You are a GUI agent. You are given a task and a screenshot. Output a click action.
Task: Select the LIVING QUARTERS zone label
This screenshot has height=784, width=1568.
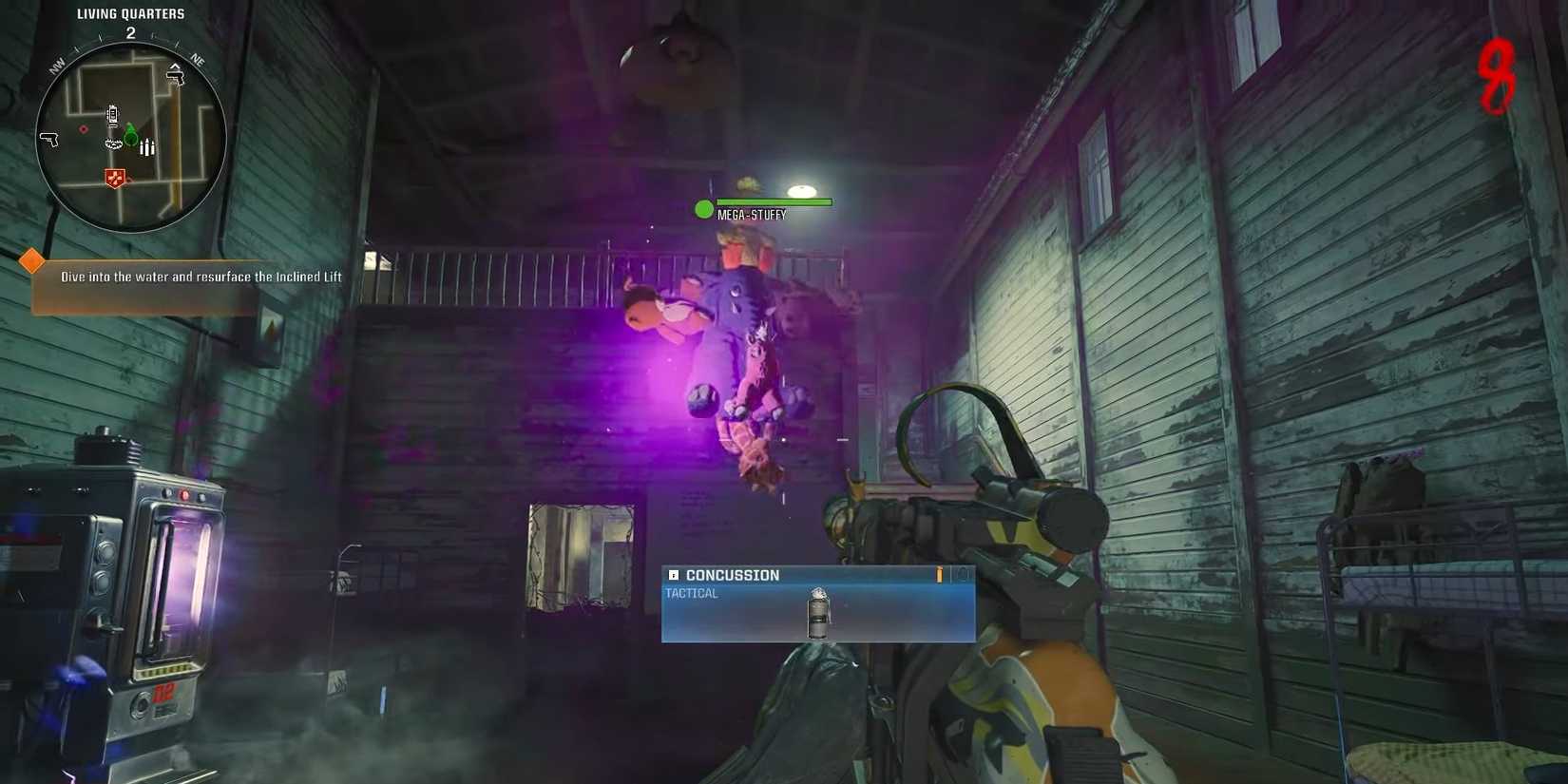tap(130, 13)
